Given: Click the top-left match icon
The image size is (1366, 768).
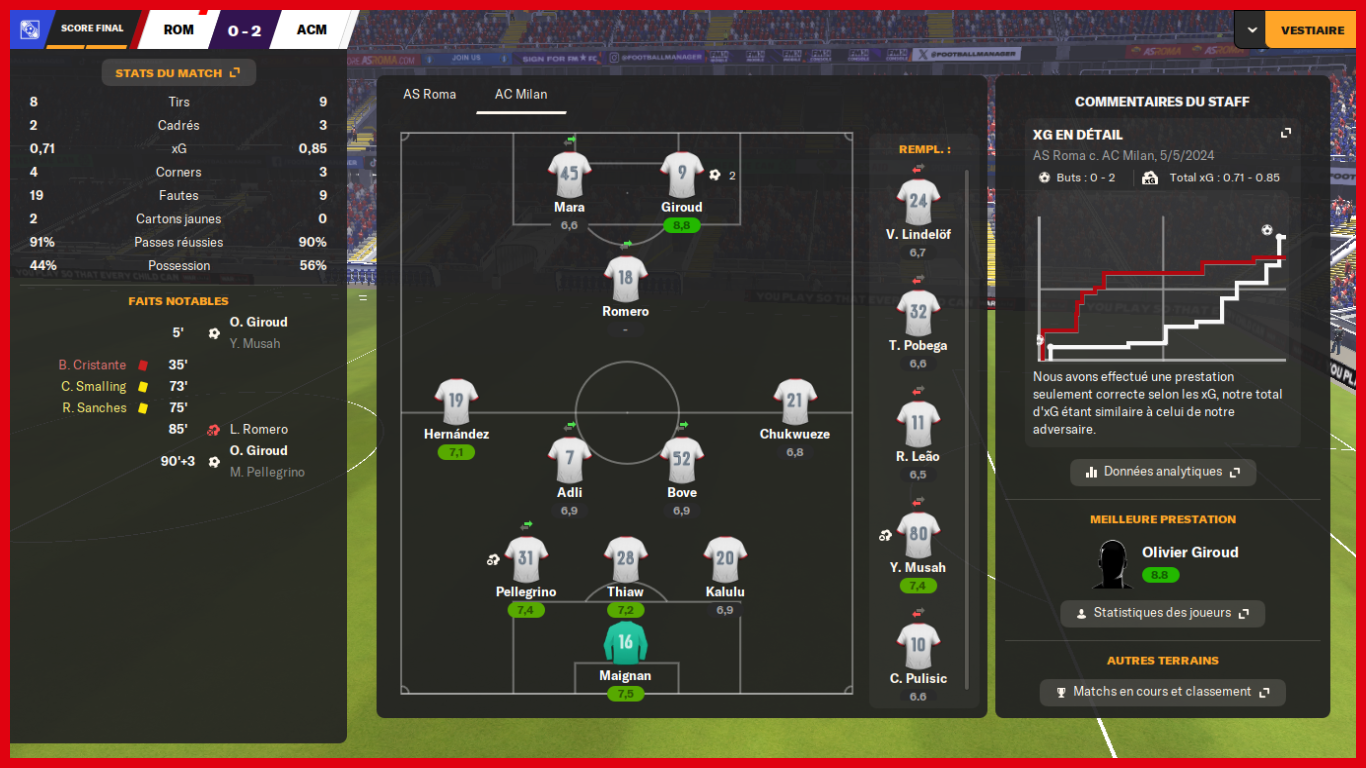Looking at the screenshot, I should click(30, 30).
